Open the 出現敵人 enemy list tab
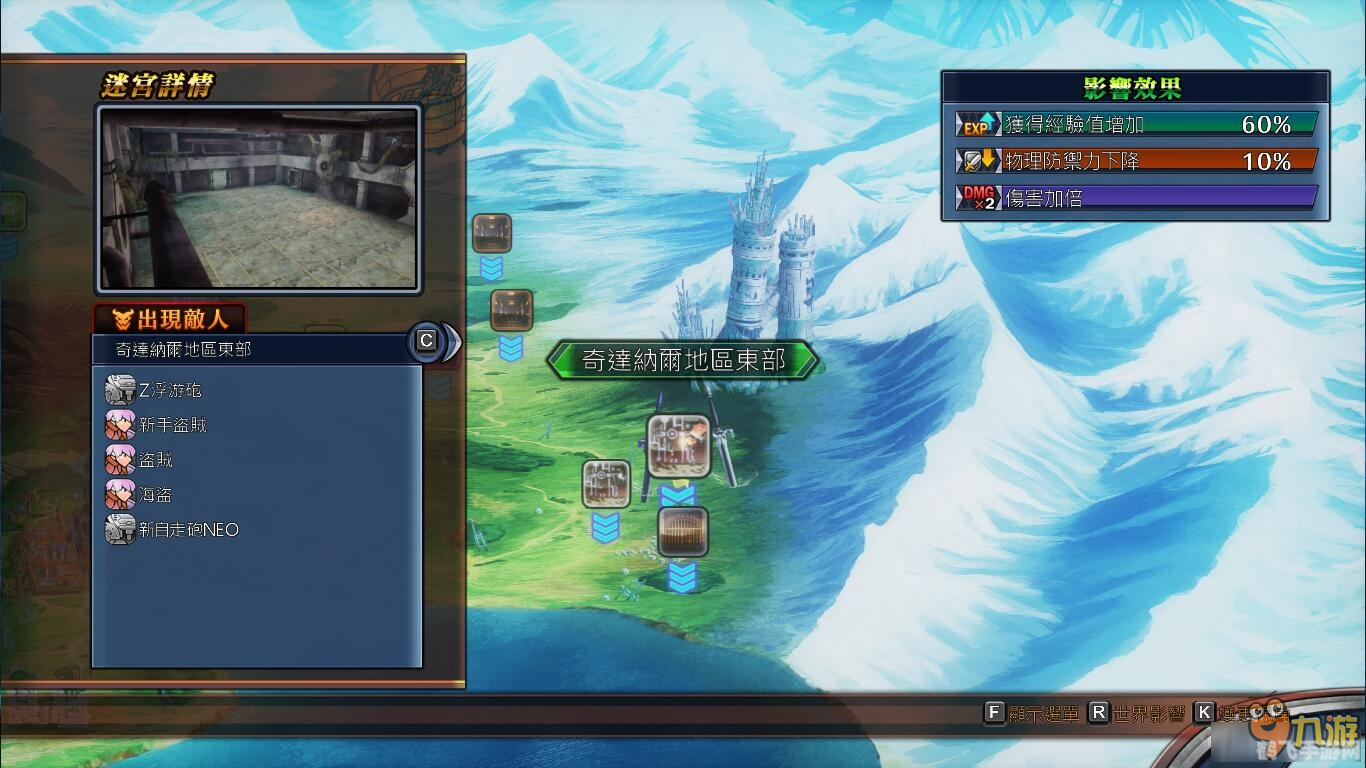The width and height of the screenshot is (1366, 768). 170,319
